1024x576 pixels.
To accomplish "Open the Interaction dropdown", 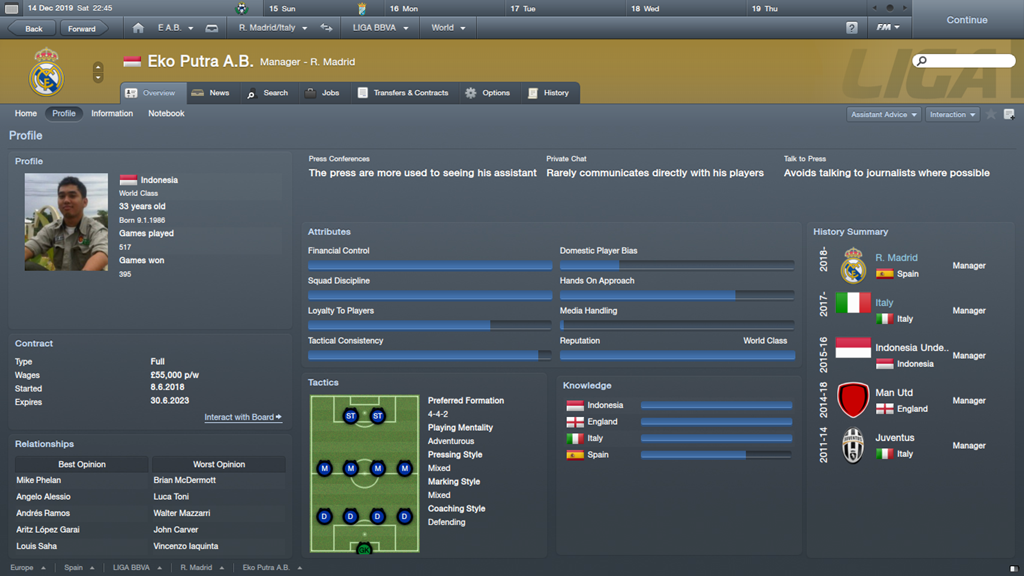I will click(952, 115).
